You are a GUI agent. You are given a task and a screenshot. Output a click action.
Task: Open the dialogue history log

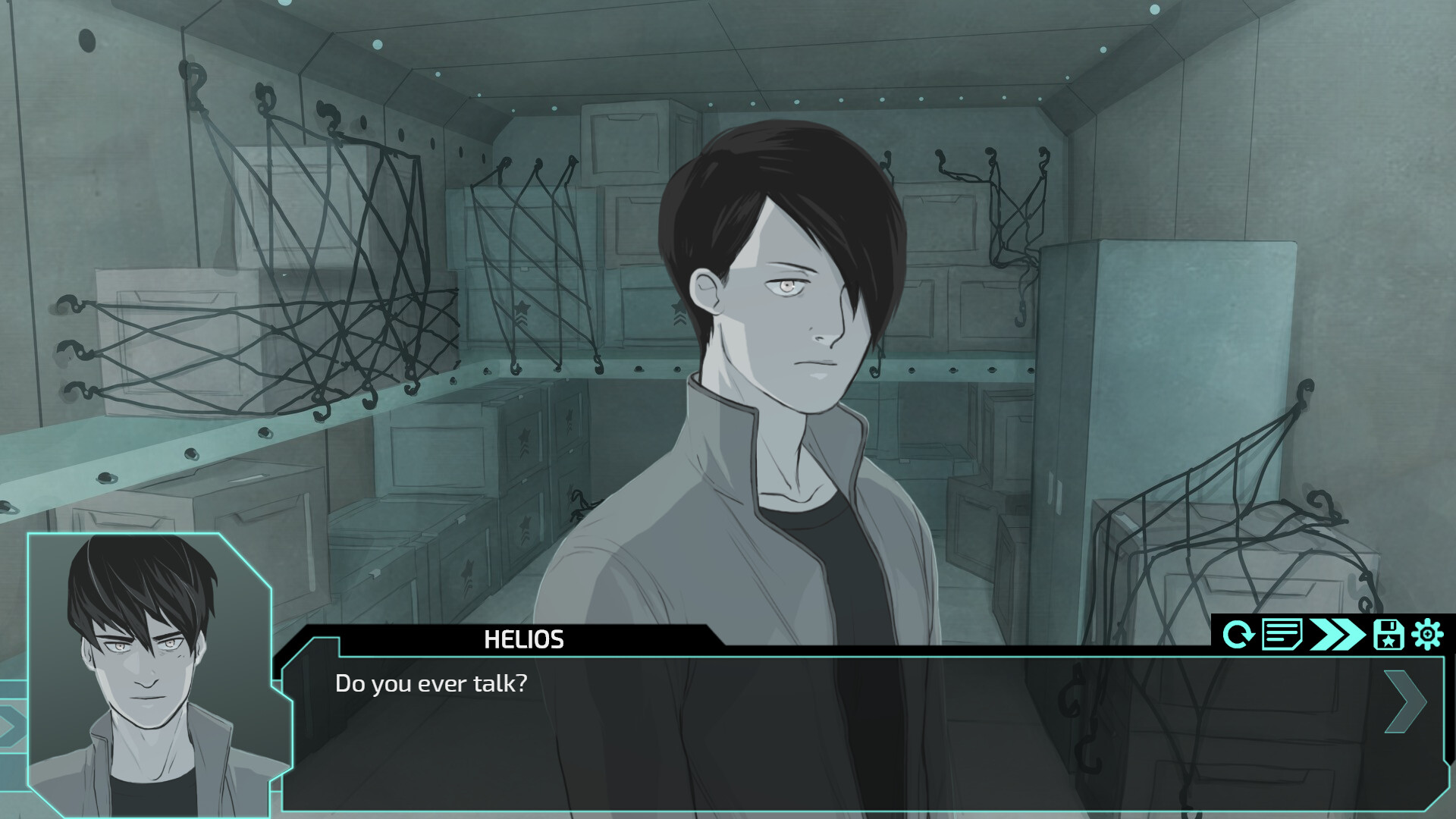[x=1281, y=634]
